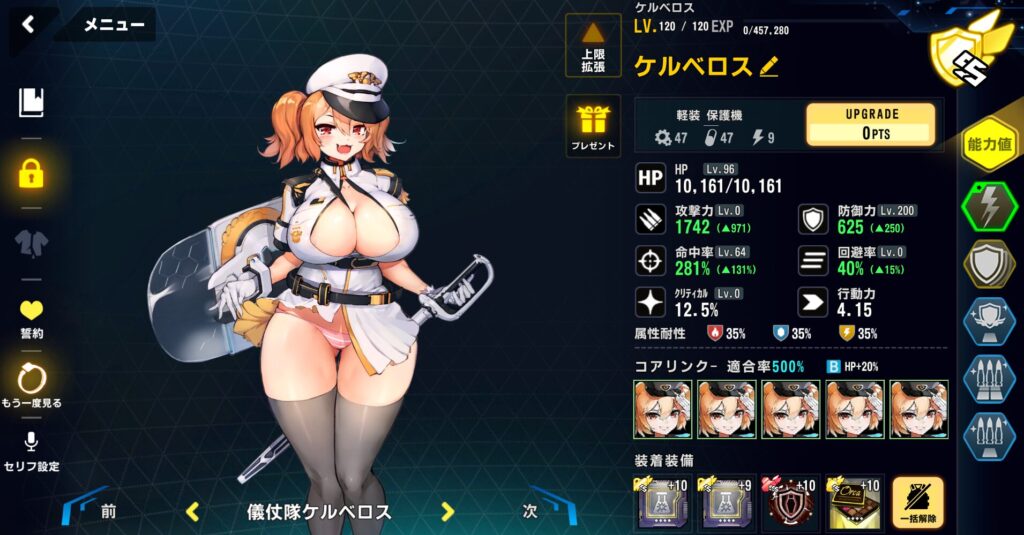This screenshot has width=1024, height=535.
Task: Open セリフ設定 microphone settings
Action: point(32,451)
